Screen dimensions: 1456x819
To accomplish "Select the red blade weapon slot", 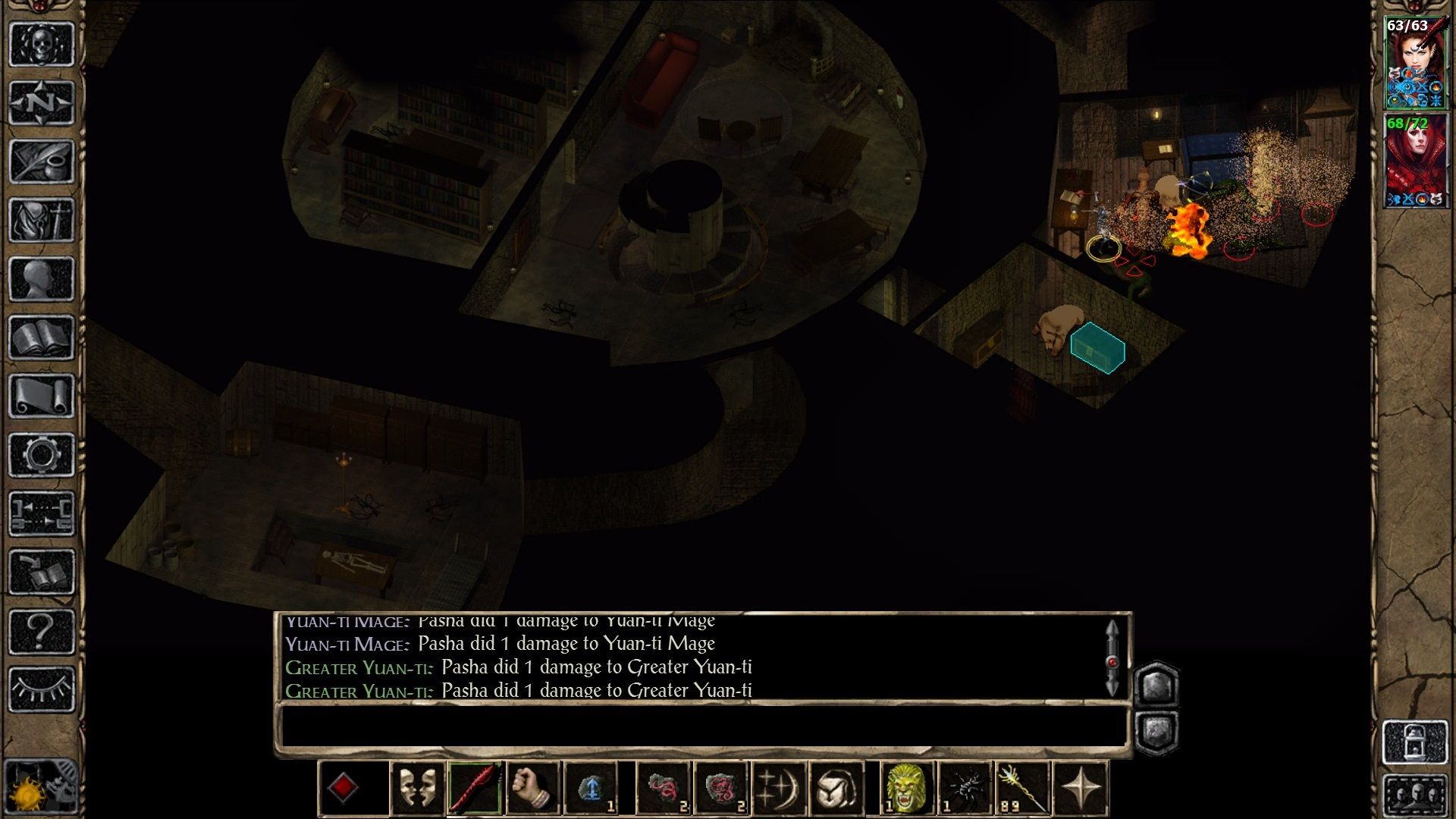I will pos(475,789).
